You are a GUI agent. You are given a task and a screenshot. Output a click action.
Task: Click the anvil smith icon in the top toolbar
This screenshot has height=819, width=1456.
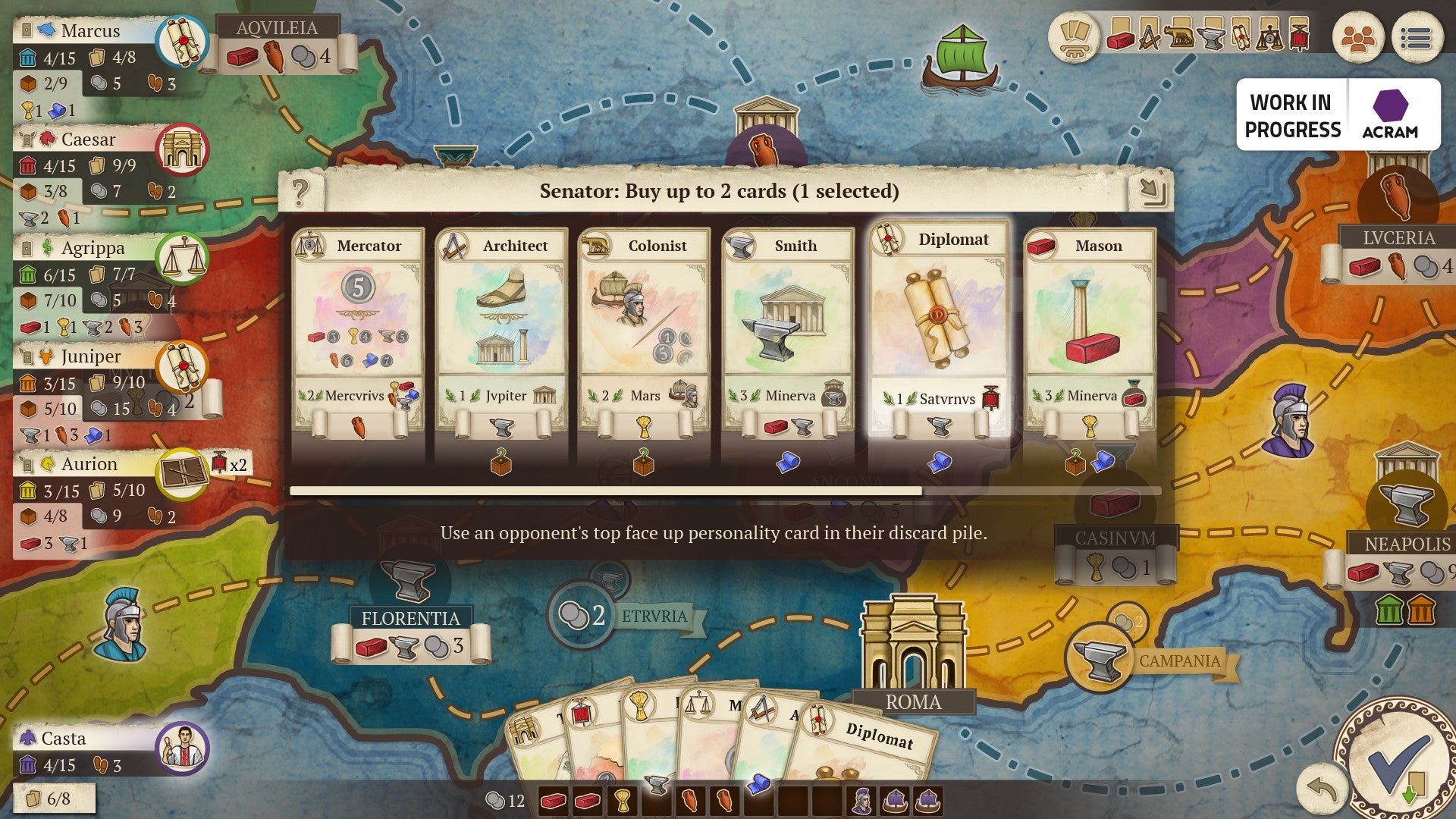1211,38
